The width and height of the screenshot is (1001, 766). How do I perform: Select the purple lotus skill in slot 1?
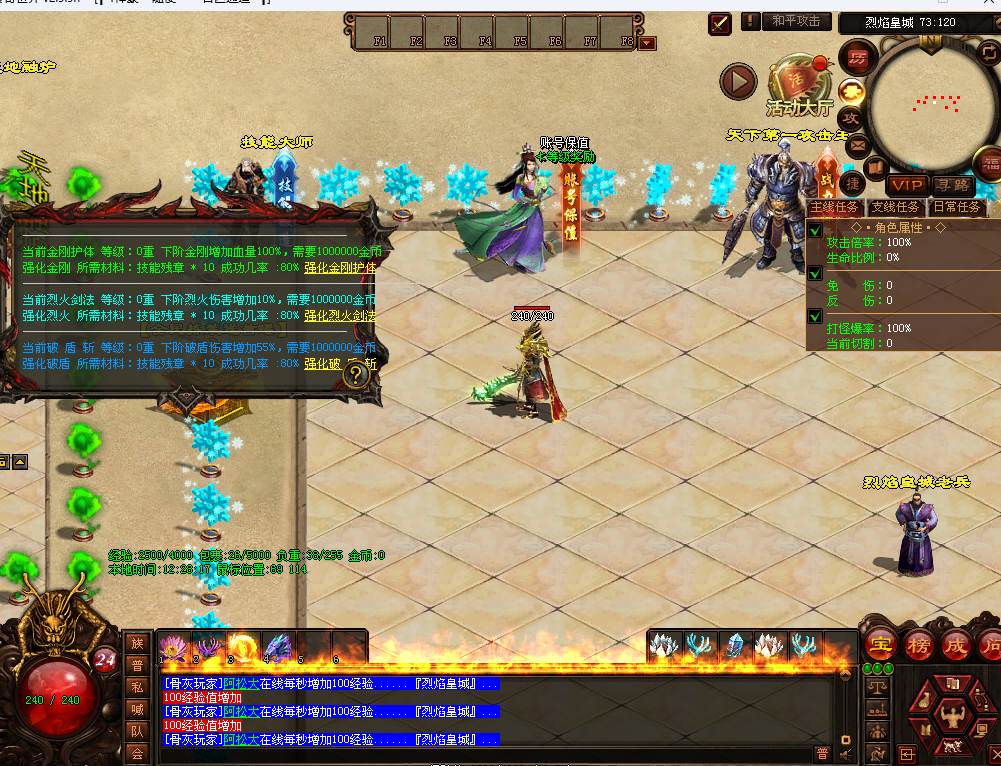click(x=173, y=646)
